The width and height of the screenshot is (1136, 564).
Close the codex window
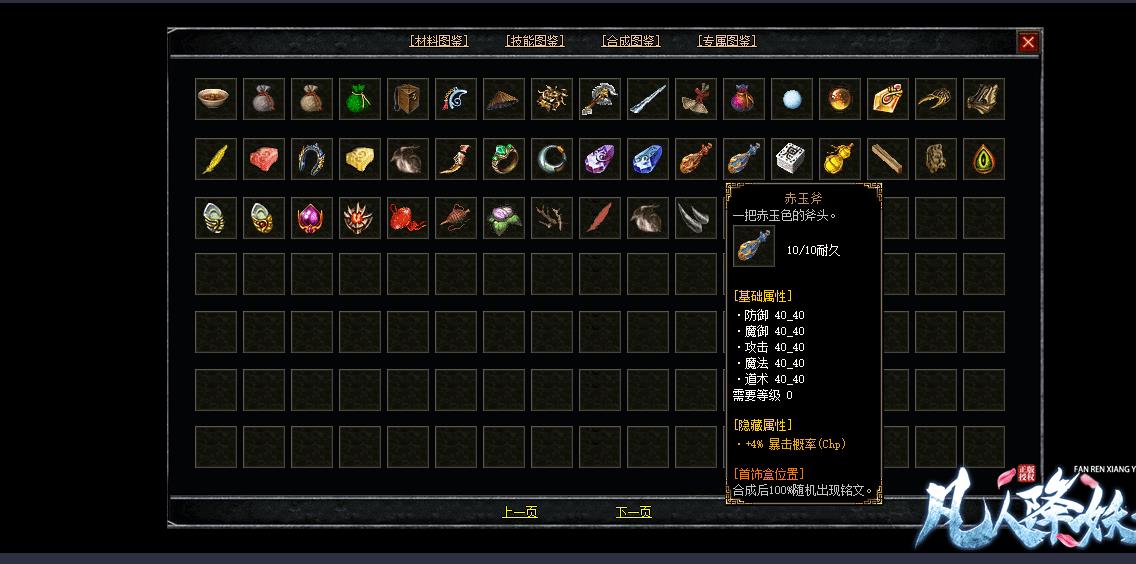point(1028,42)
